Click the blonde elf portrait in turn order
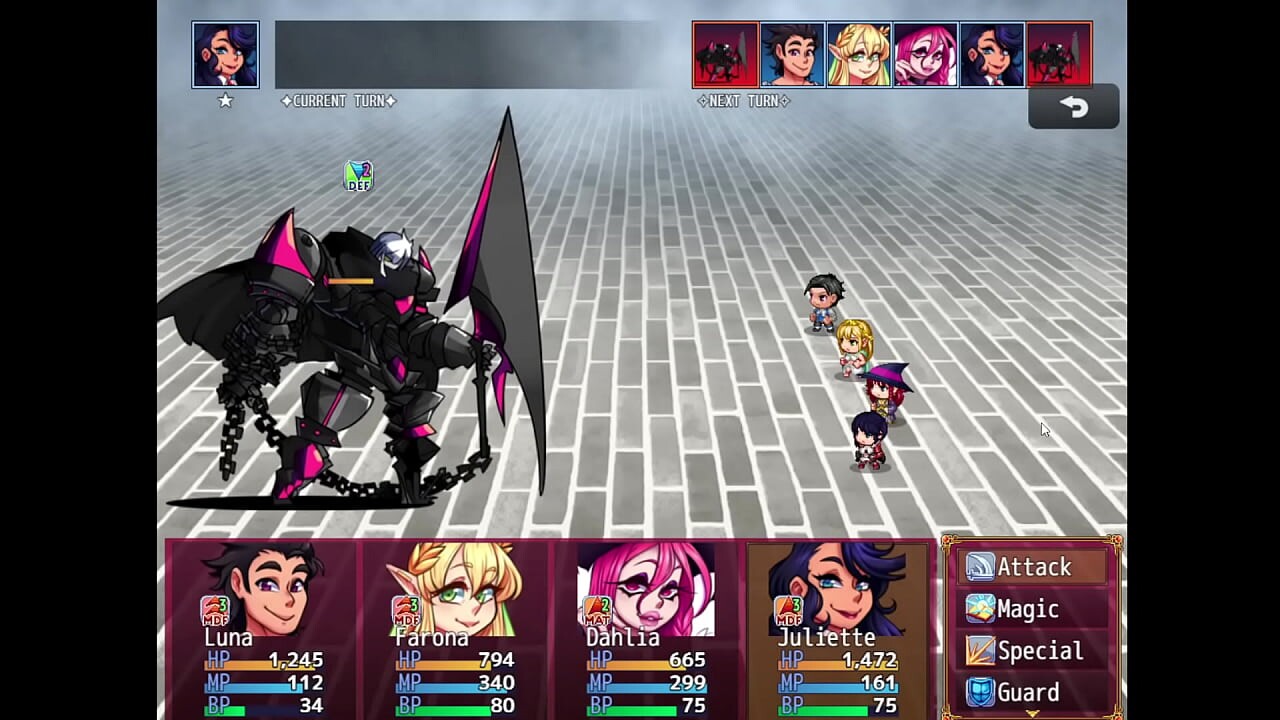1280x720 pixels. point(859,55)
